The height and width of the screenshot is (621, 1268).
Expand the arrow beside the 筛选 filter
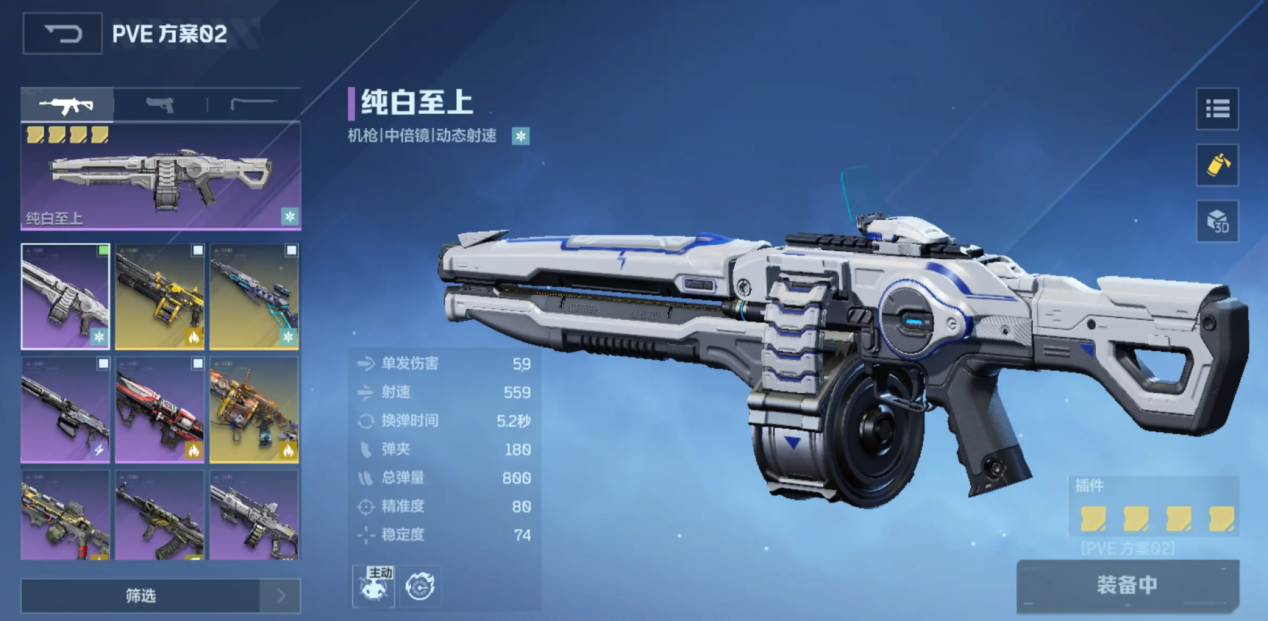click(281, 596)
